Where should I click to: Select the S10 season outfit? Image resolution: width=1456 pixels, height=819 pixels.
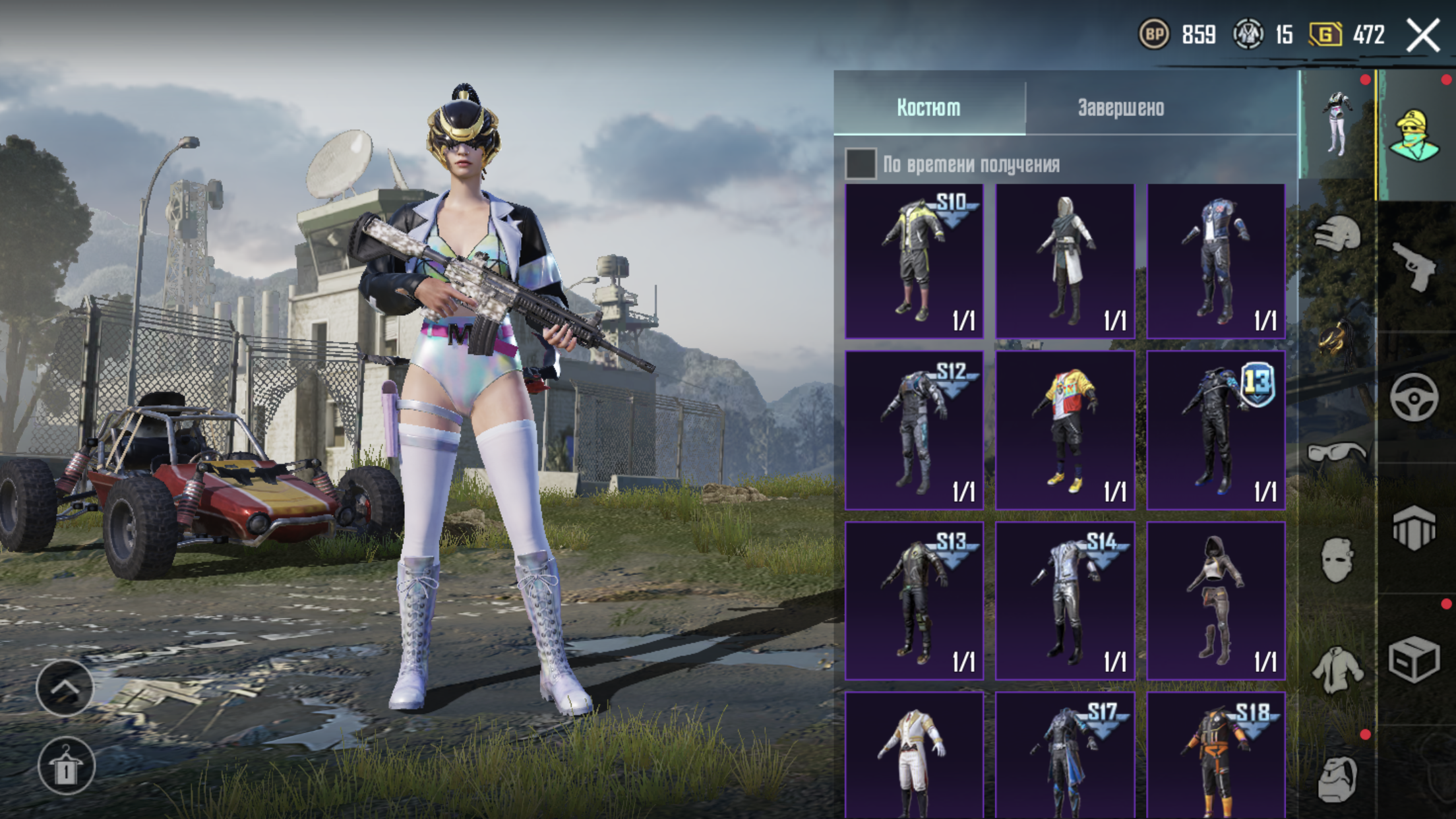pyautogui.click(x=914, y=261)
